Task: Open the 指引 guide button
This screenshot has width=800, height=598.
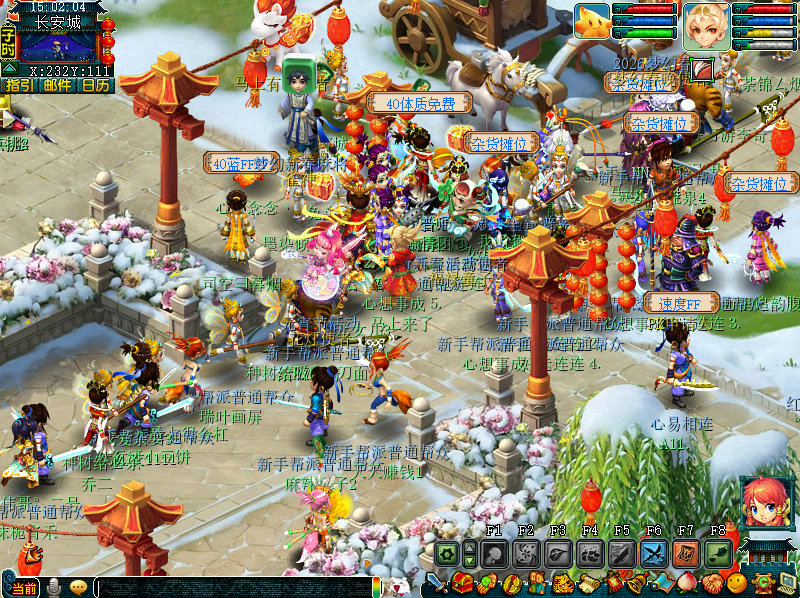Action: tap(18, 85)
